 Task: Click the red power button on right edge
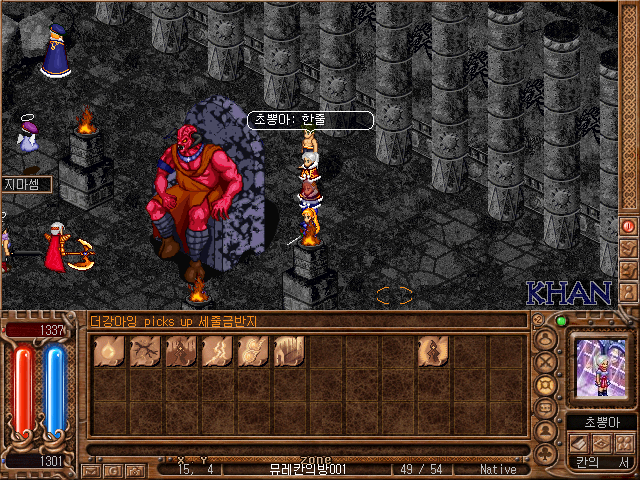click(x=629, y=226)
